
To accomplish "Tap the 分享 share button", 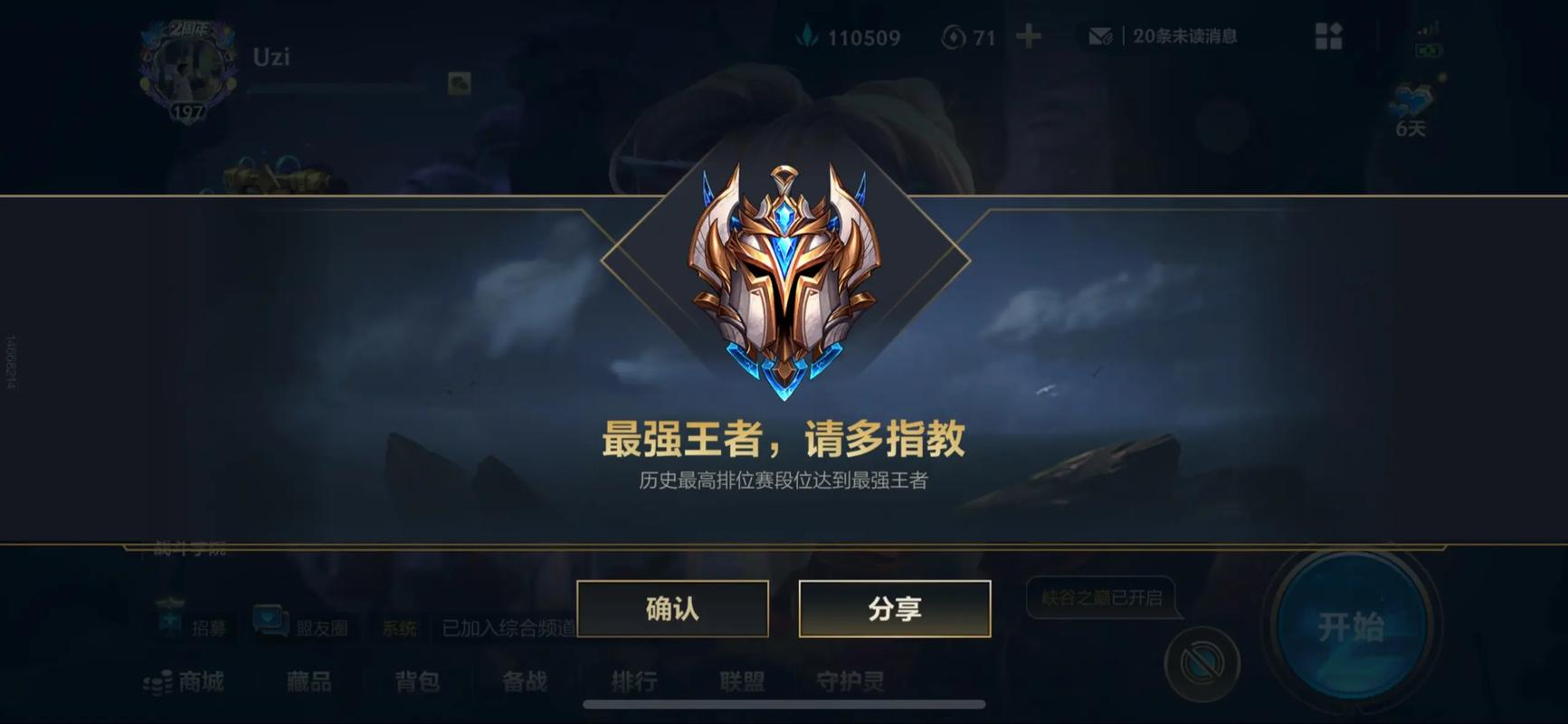I will 894,610.
